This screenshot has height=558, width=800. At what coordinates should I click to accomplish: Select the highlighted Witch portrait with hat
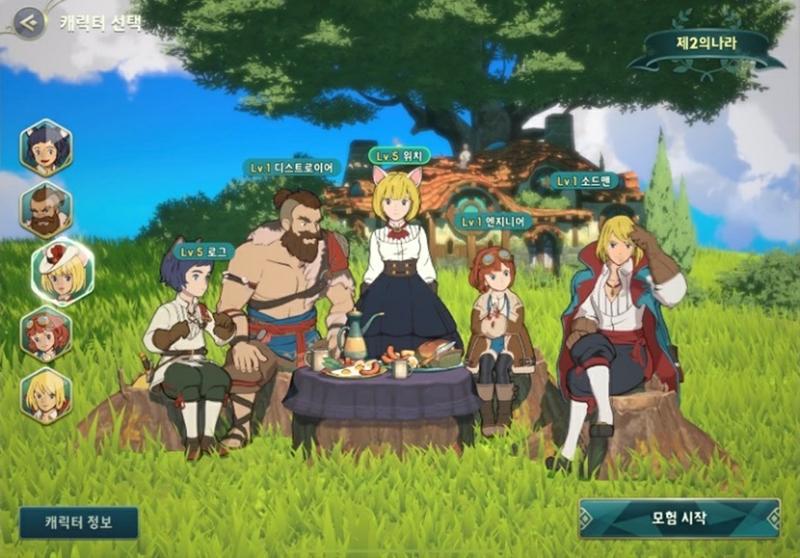coord(61,271)
